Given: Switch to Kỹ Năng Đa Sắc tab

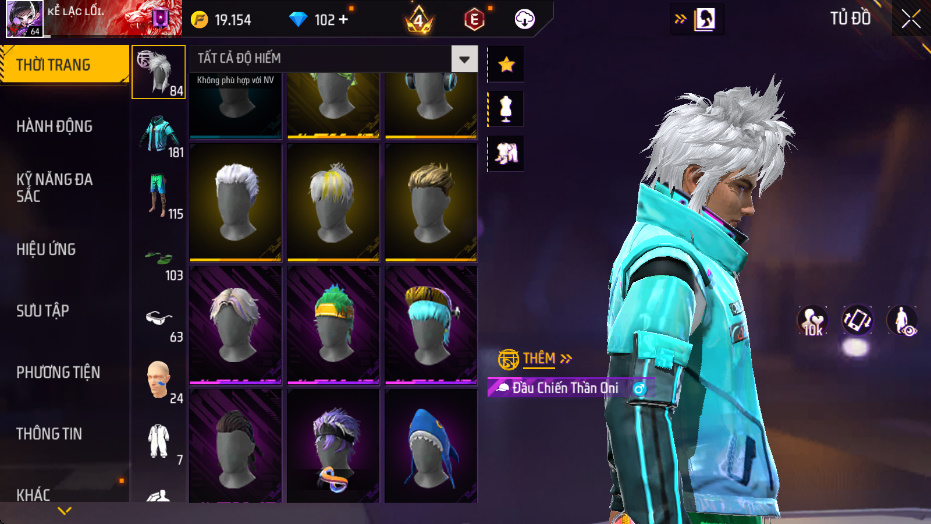Looking at the screenshot, I should click(x=55, y=187).
